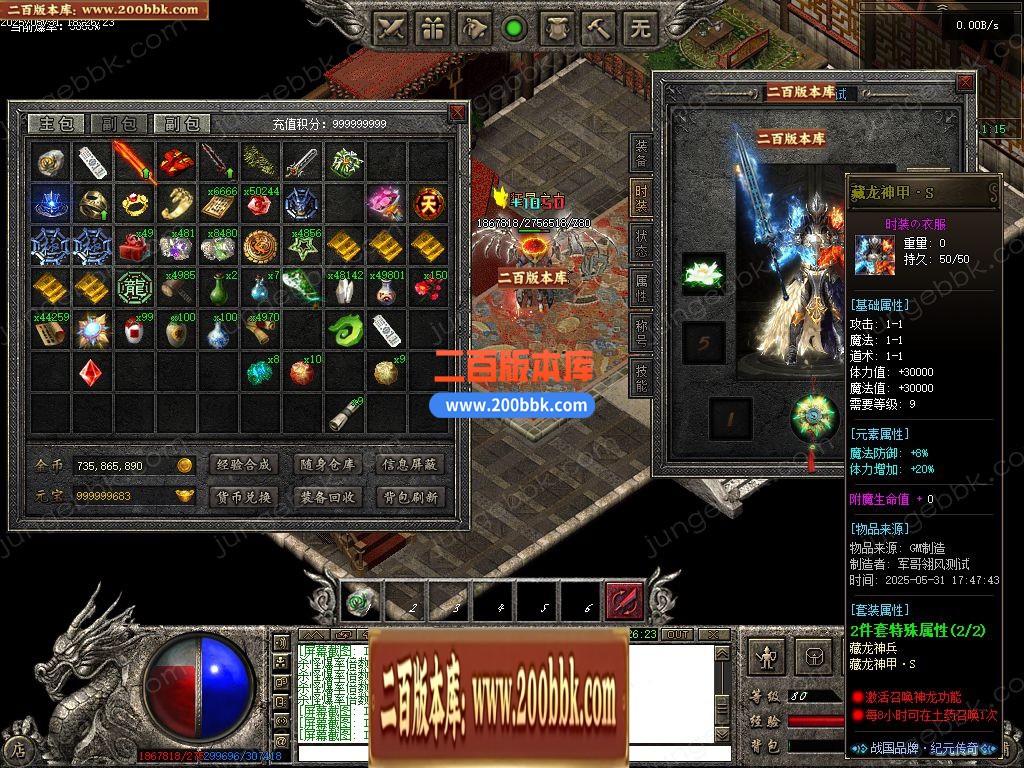This screenshot has width=1024, height=768.
Task: Refresh the bag with 背包刷新
Action: click(410, 497)
